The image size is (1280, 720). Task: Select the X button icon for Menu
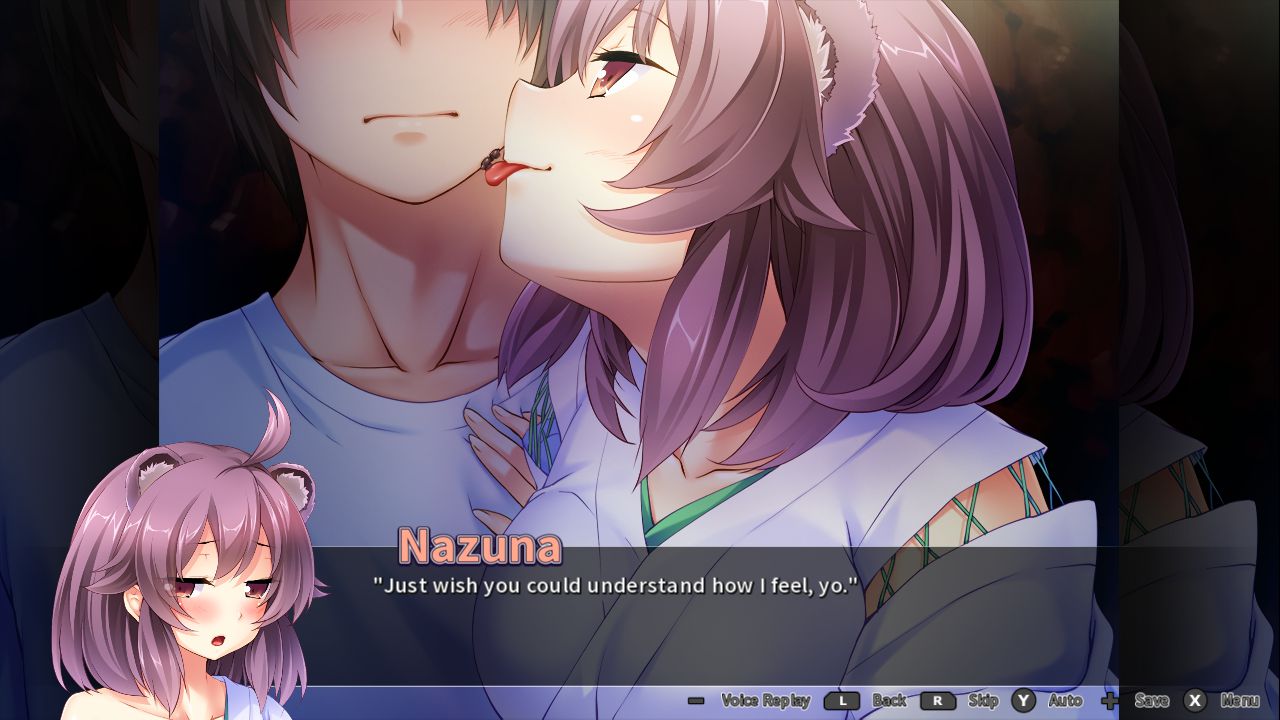(x=1194, y=701)
